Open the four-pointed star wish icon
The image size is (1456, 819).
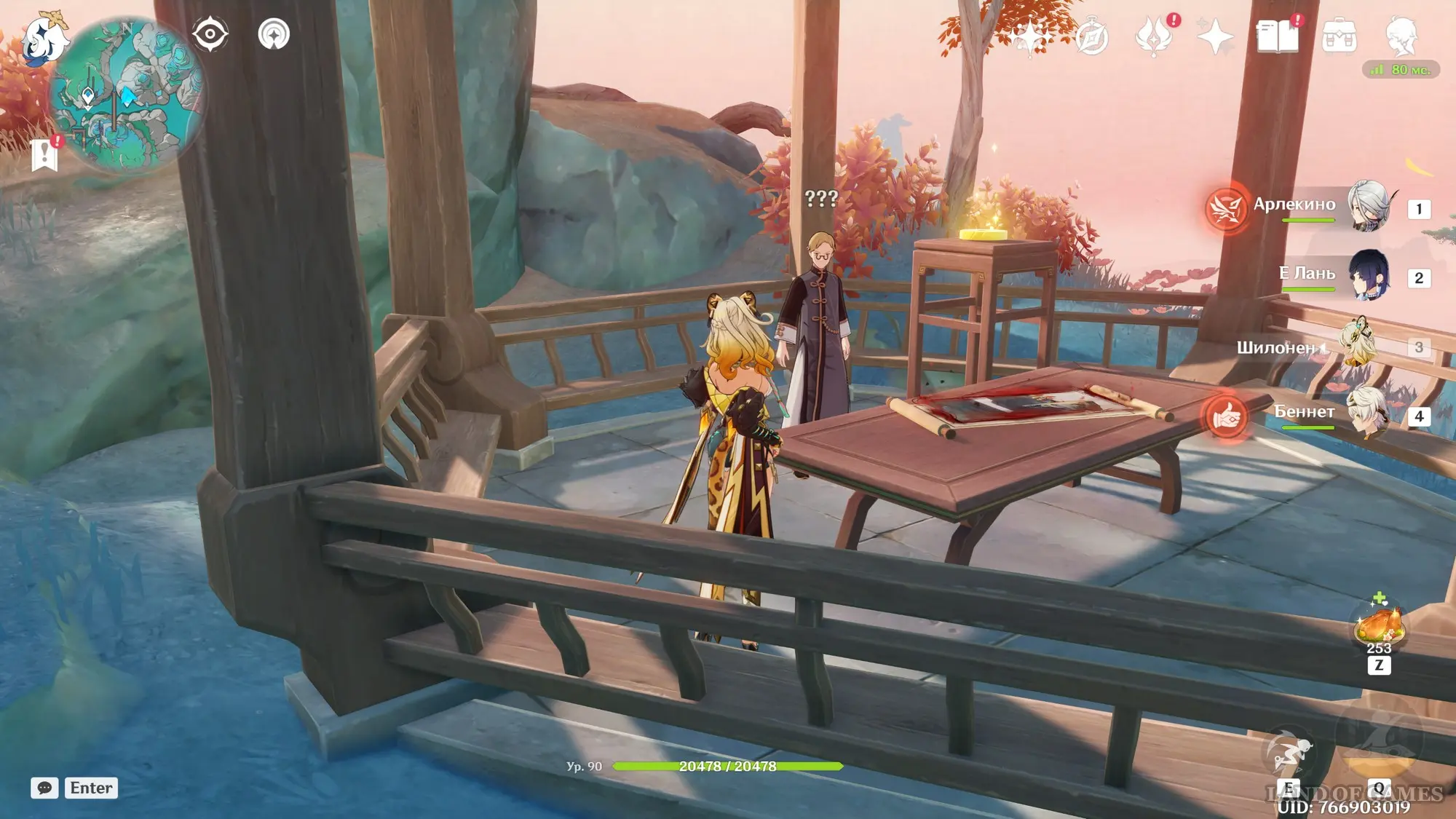[x=1215, y=37]
